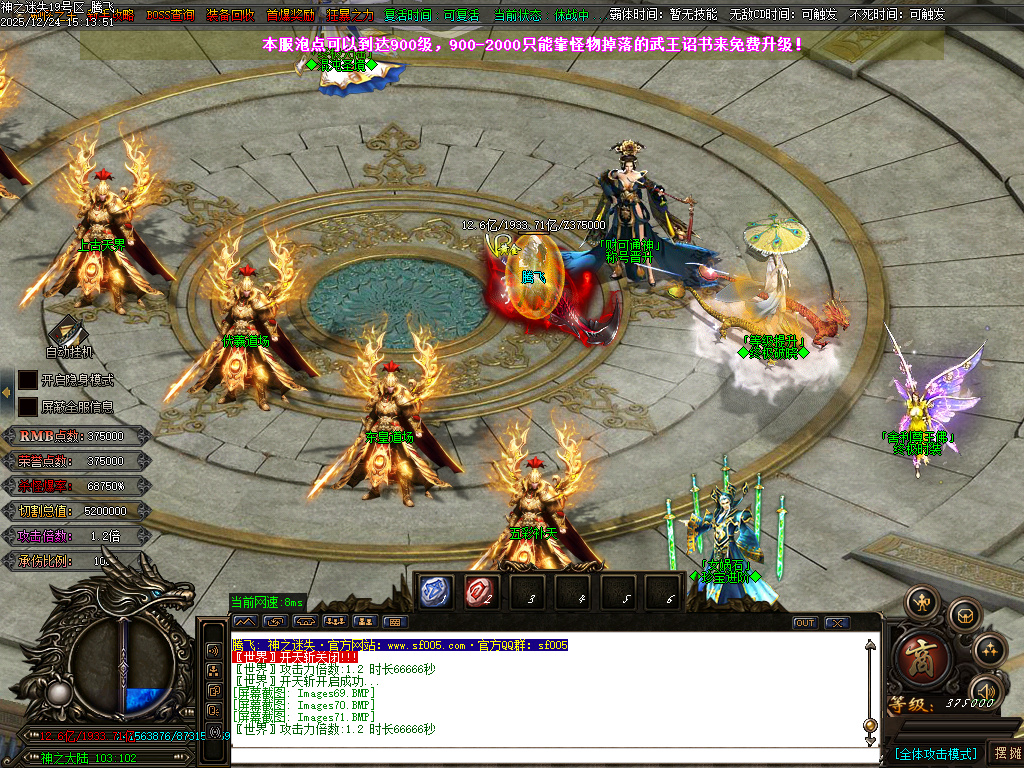Open the skills sparkle round icon

988,649
